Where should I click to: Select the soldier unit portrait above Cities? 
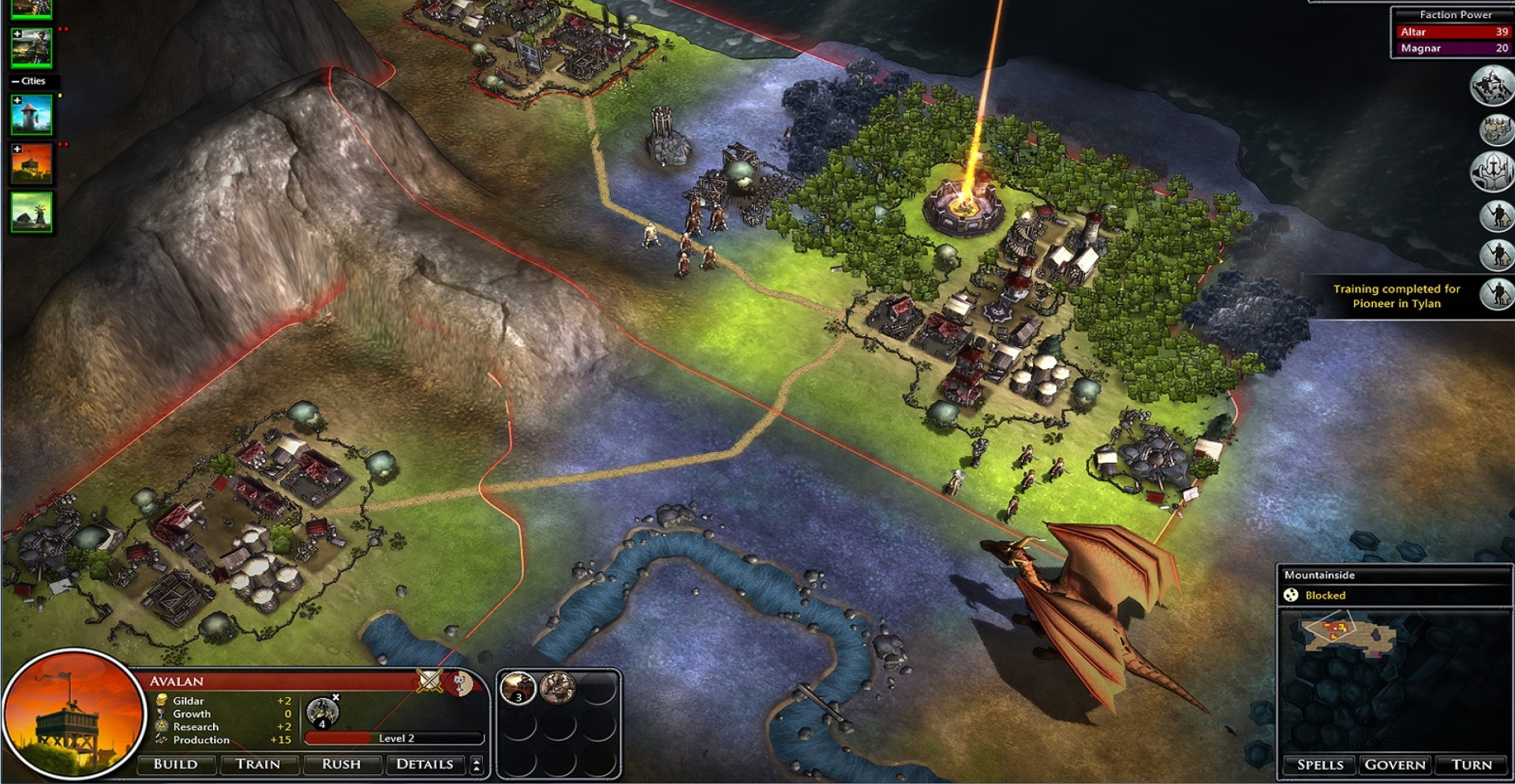(32, 47)
